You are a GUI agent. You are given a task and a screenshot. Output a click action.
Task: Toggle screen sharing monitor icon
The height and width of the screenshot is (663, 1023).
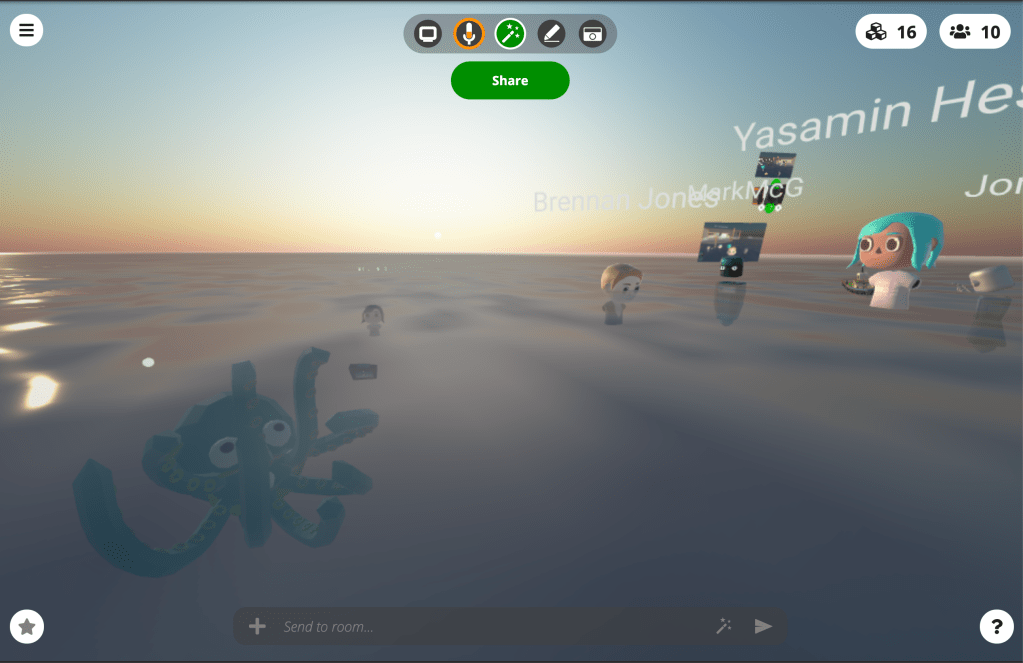pos(428,34)
